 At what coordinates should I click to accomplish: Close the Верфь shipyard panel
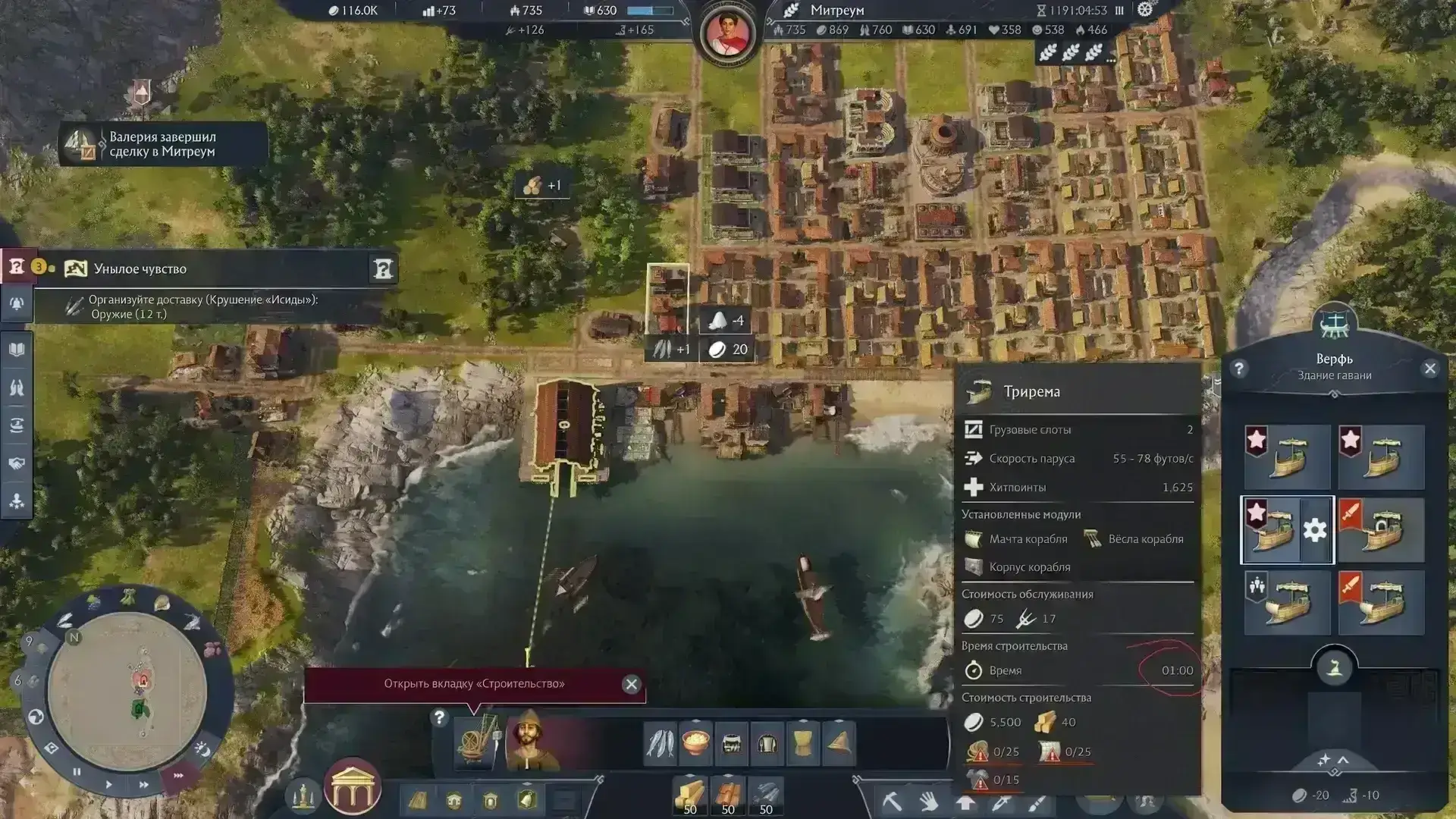pos(1429,369)
